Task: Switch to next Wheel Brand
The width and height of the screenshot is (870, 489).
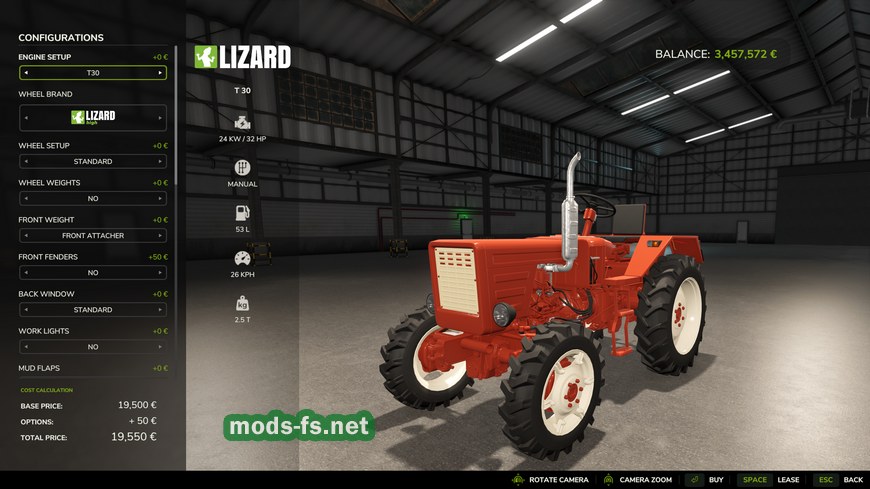Action: point(160,117)
